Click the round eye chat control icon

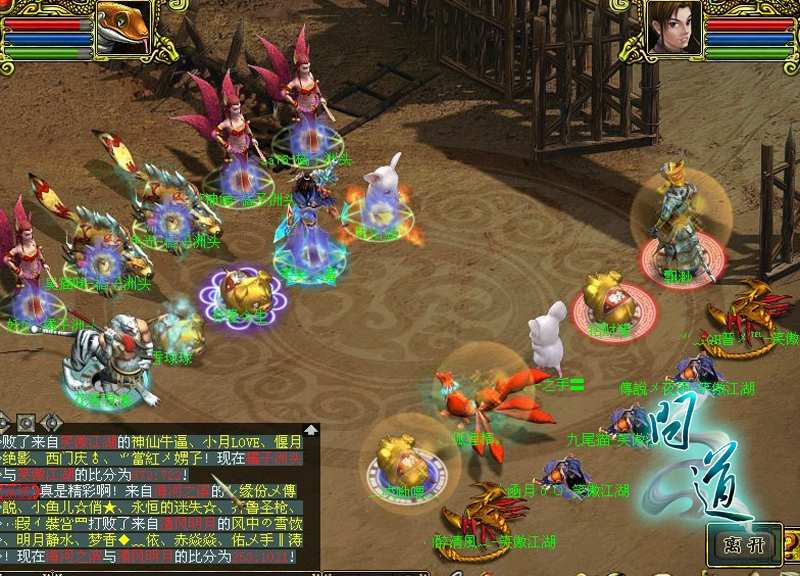(26, 422)
